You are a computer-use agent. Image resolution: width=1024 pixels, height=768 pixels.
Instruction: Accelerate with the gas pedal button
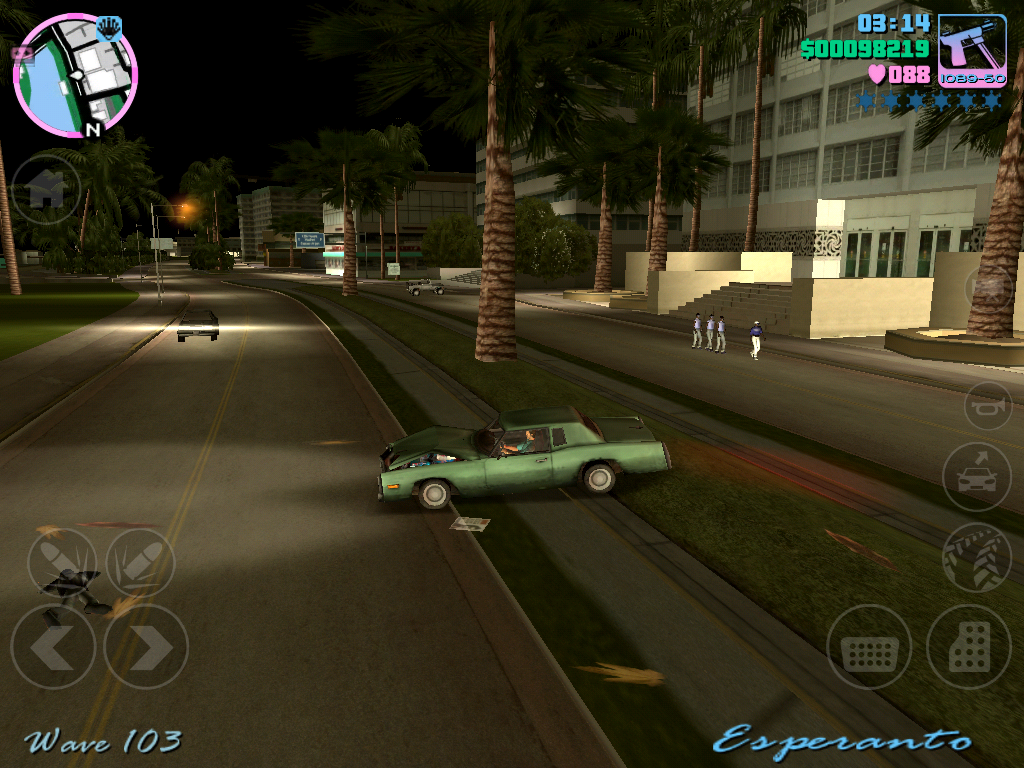coord(968,647)
